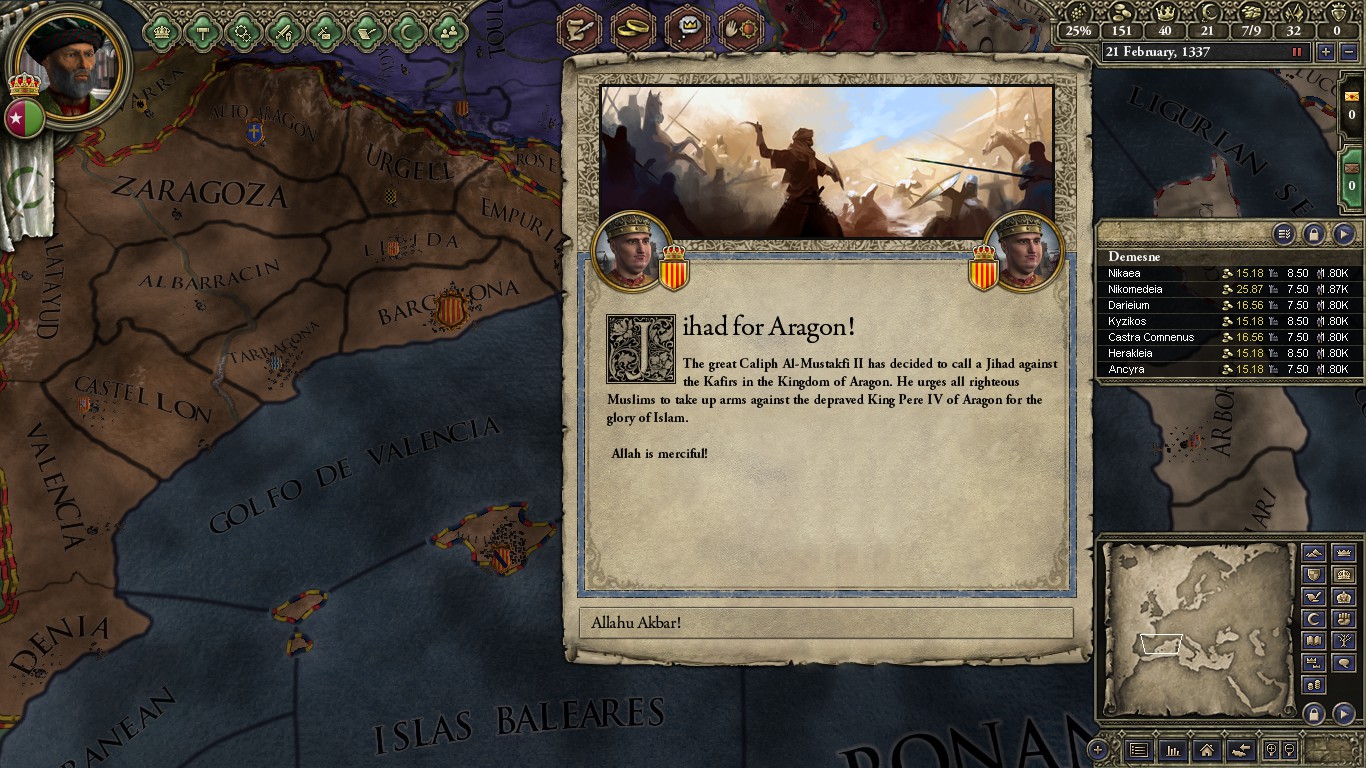Open the realm laws tab with hammer icon
Screen dimensions: 1366x768
pos(202,32)
